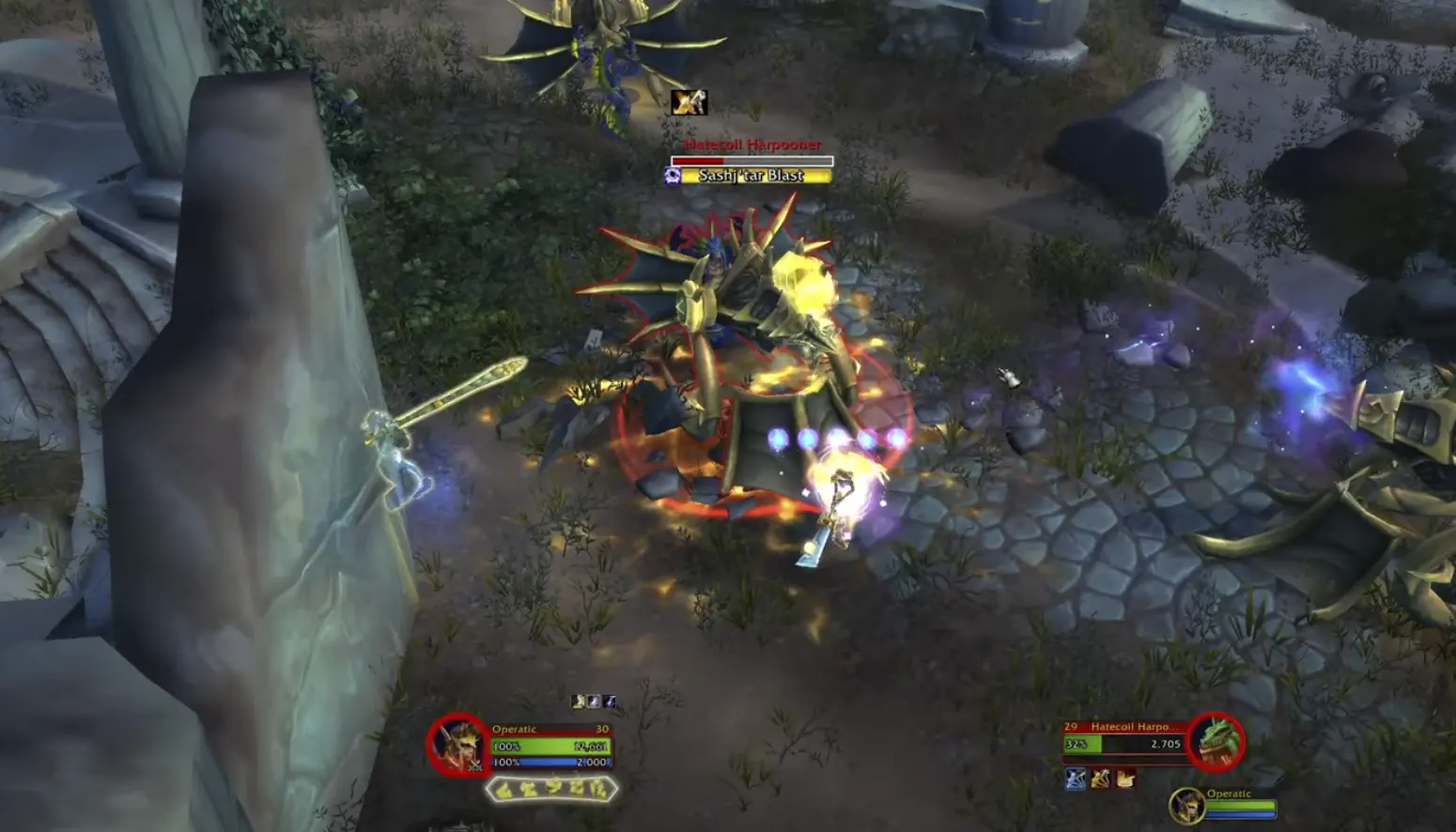This screenshot has height=832, width=1456.
Task: Click the first buff icon above Operatic's unit frame
Action: coord(577,701)
